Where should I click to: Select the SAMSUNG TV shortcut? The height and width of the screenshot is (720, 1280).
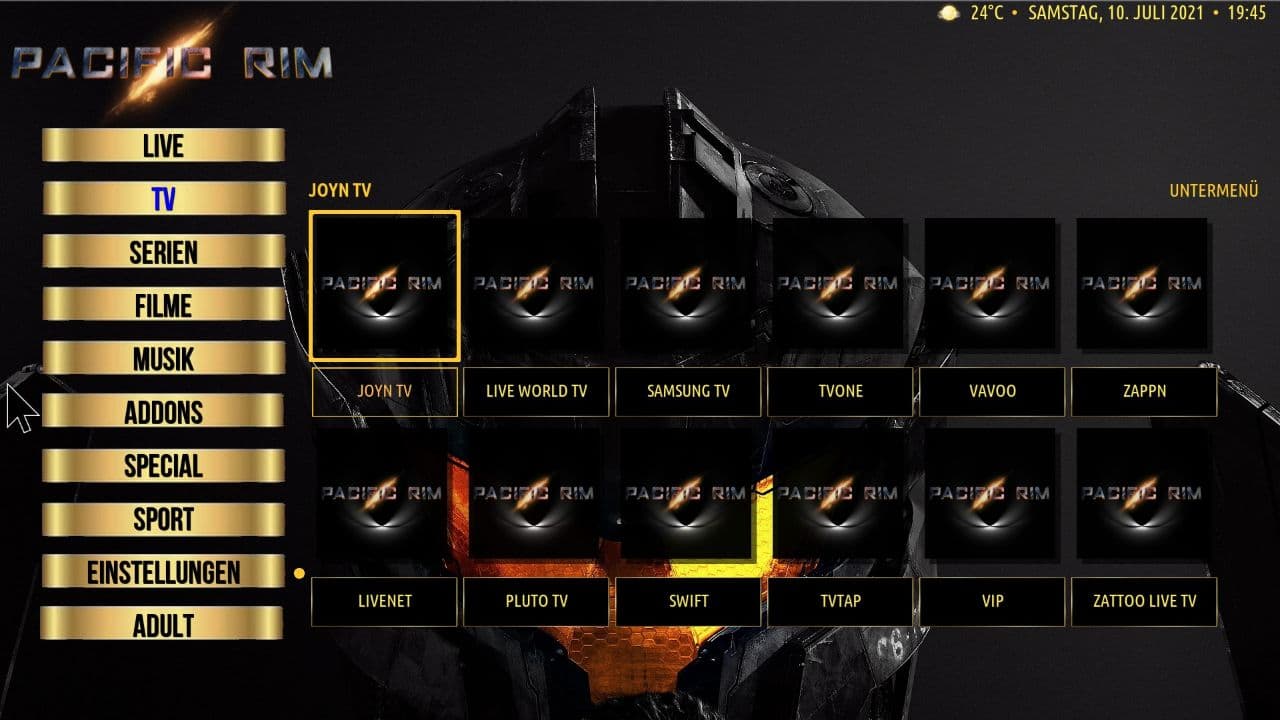click(x=688, y=391)
